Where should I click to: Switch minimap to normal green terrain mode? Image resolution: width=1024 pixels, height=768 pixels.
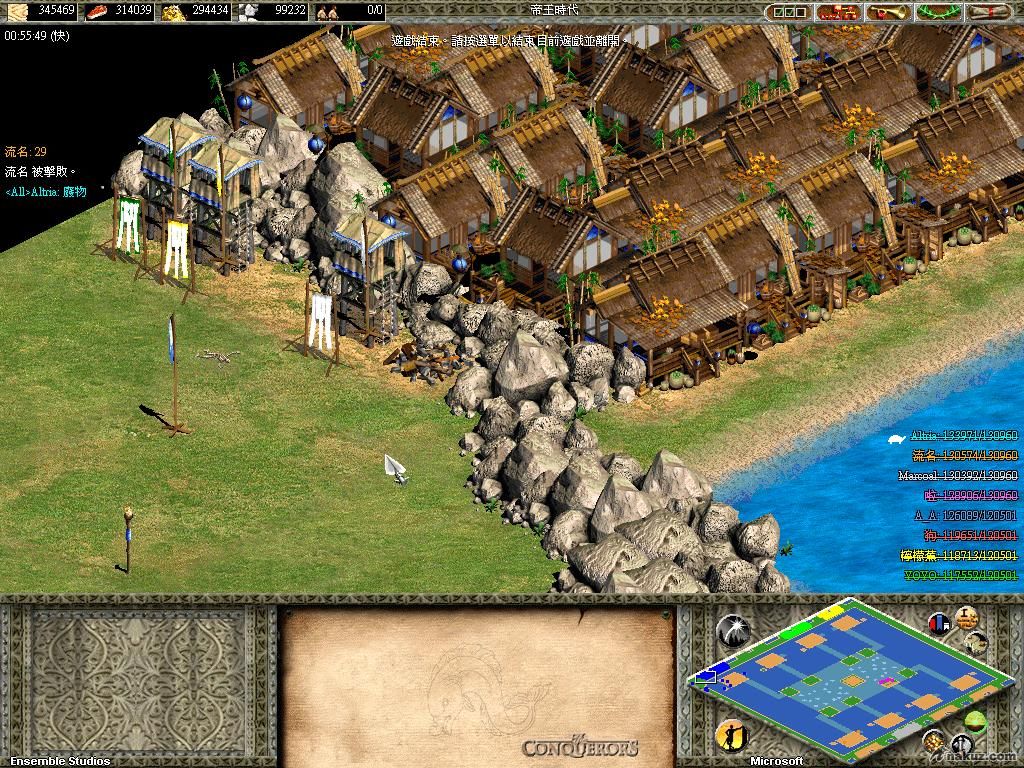[x=975, y=722]
